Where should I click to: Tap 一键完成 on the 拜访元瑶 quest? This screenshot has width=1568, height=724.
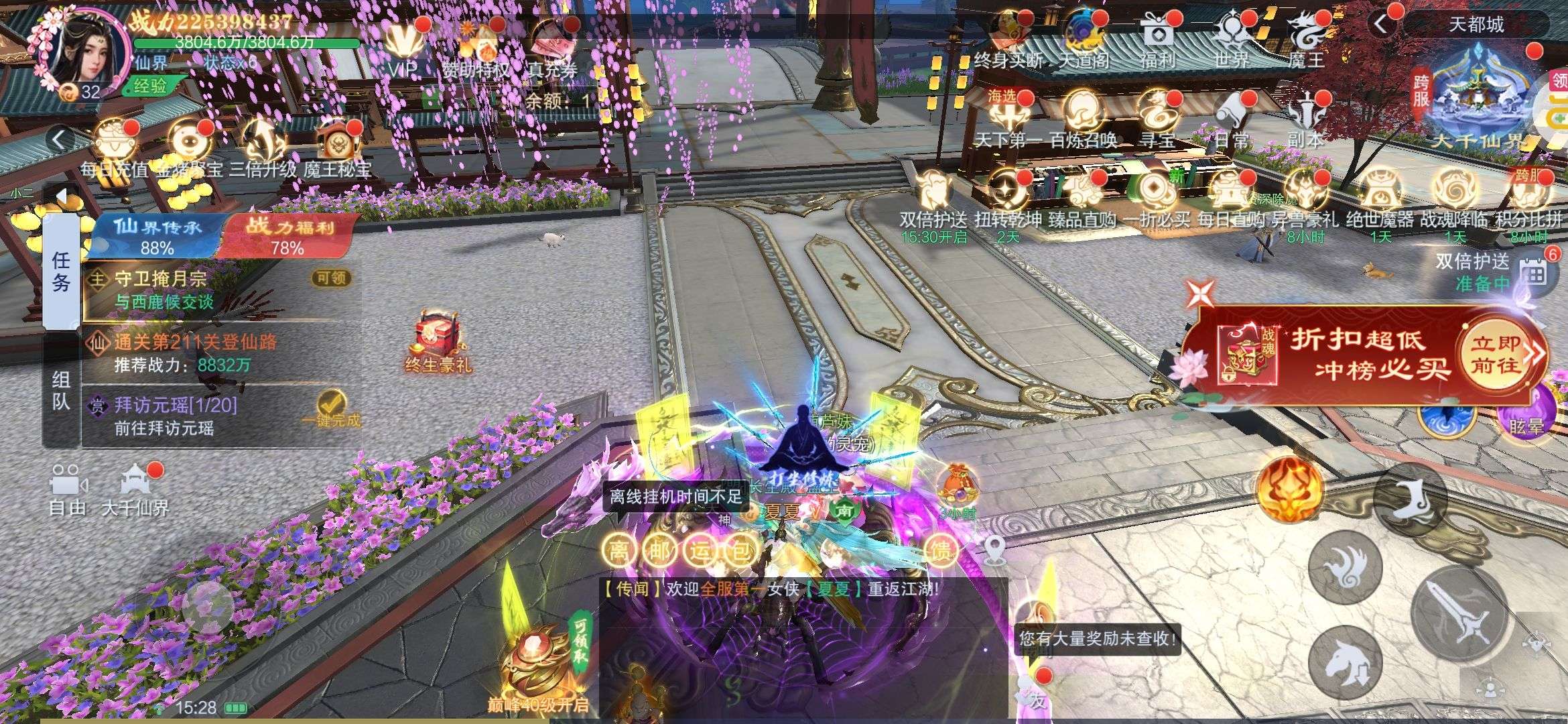(x=331, y=410)
